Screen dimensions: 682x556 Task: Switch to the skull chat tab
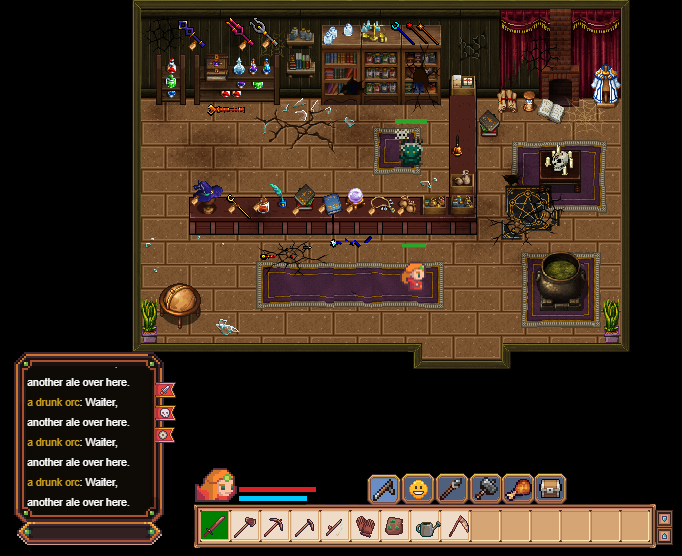165,412
